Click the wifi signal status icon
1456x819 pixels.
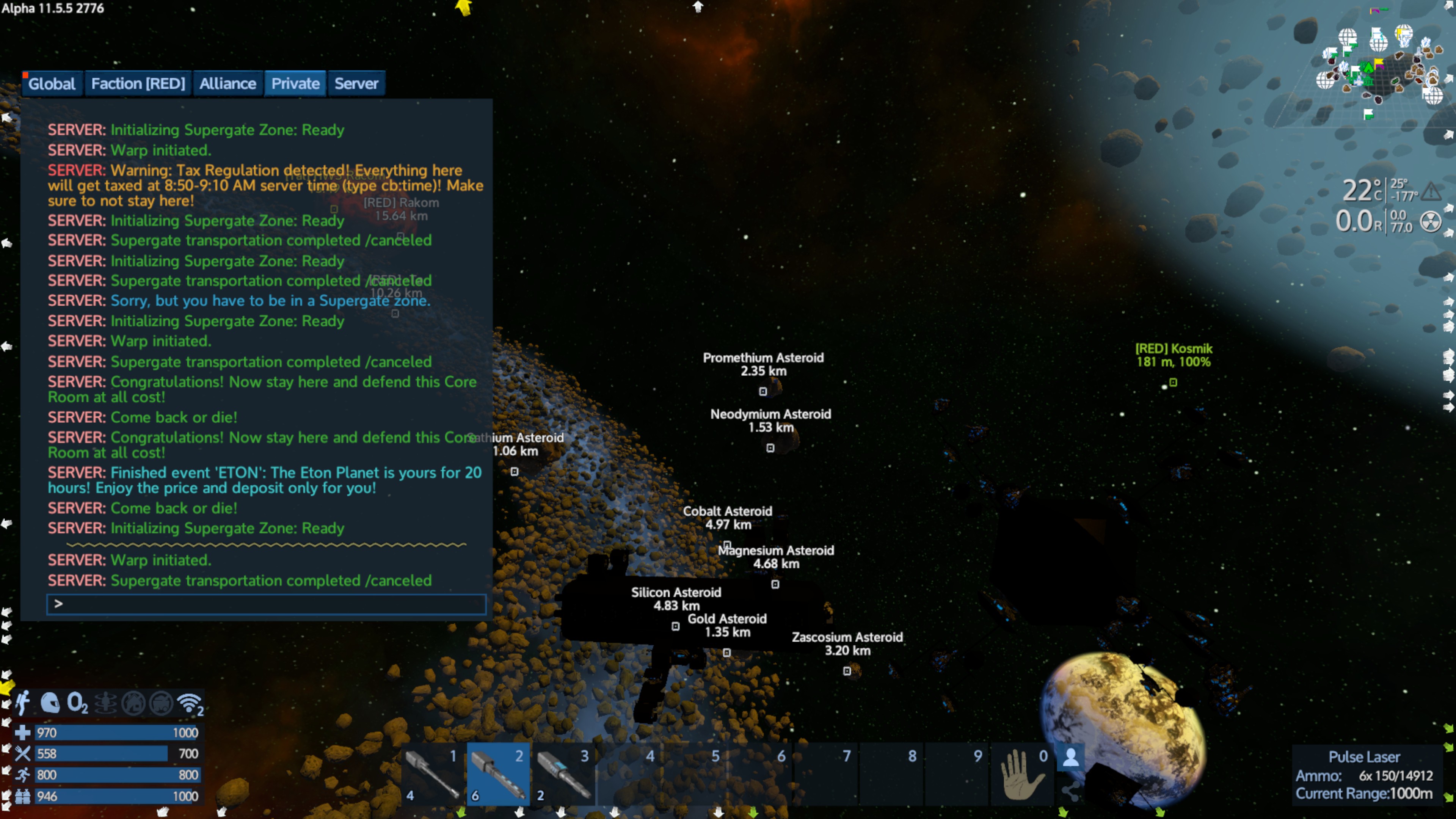pyautogui.click(x=189, y=703)
